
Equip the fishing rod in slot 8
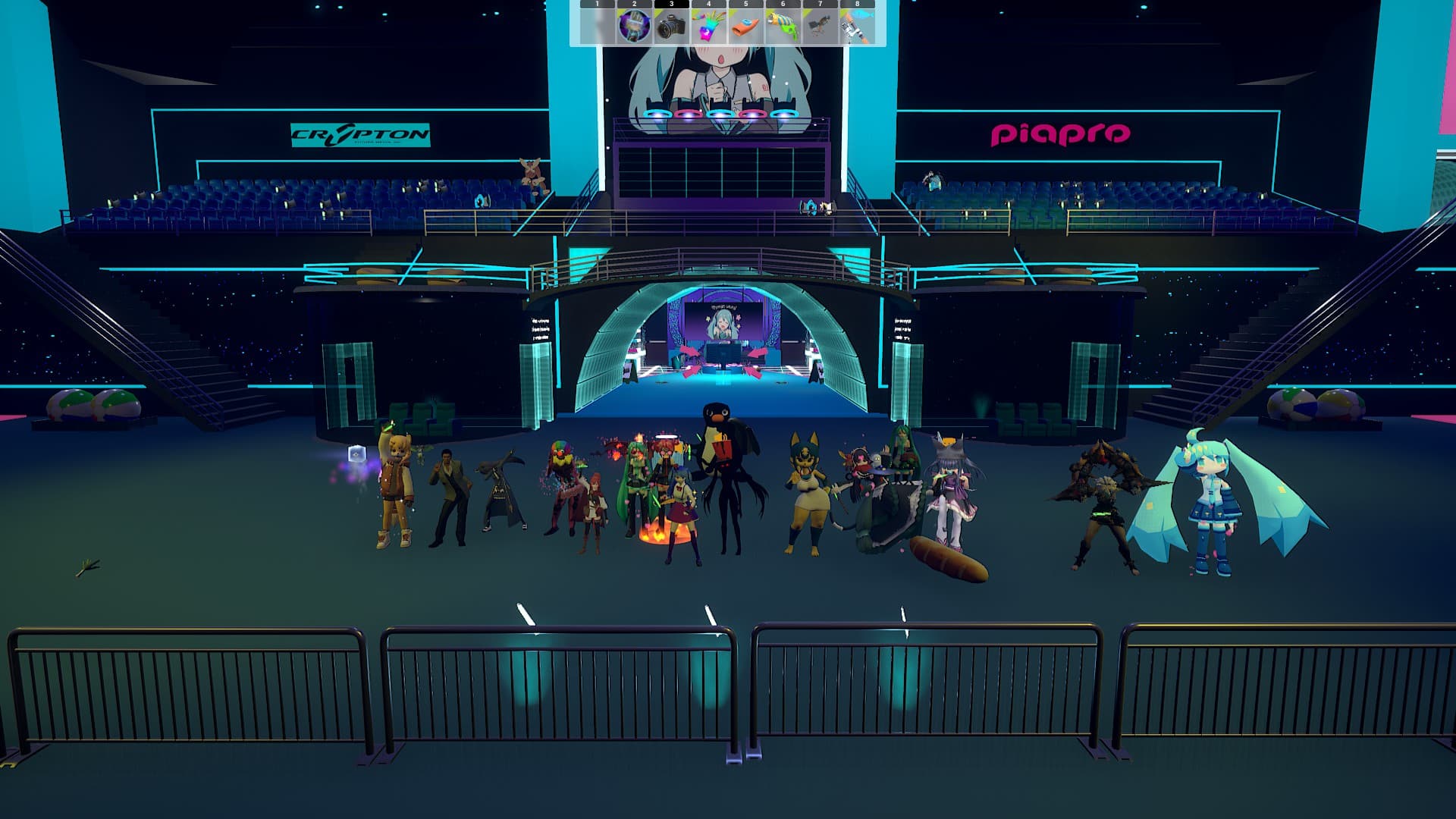pyautogui.click(x=857, y=27)
